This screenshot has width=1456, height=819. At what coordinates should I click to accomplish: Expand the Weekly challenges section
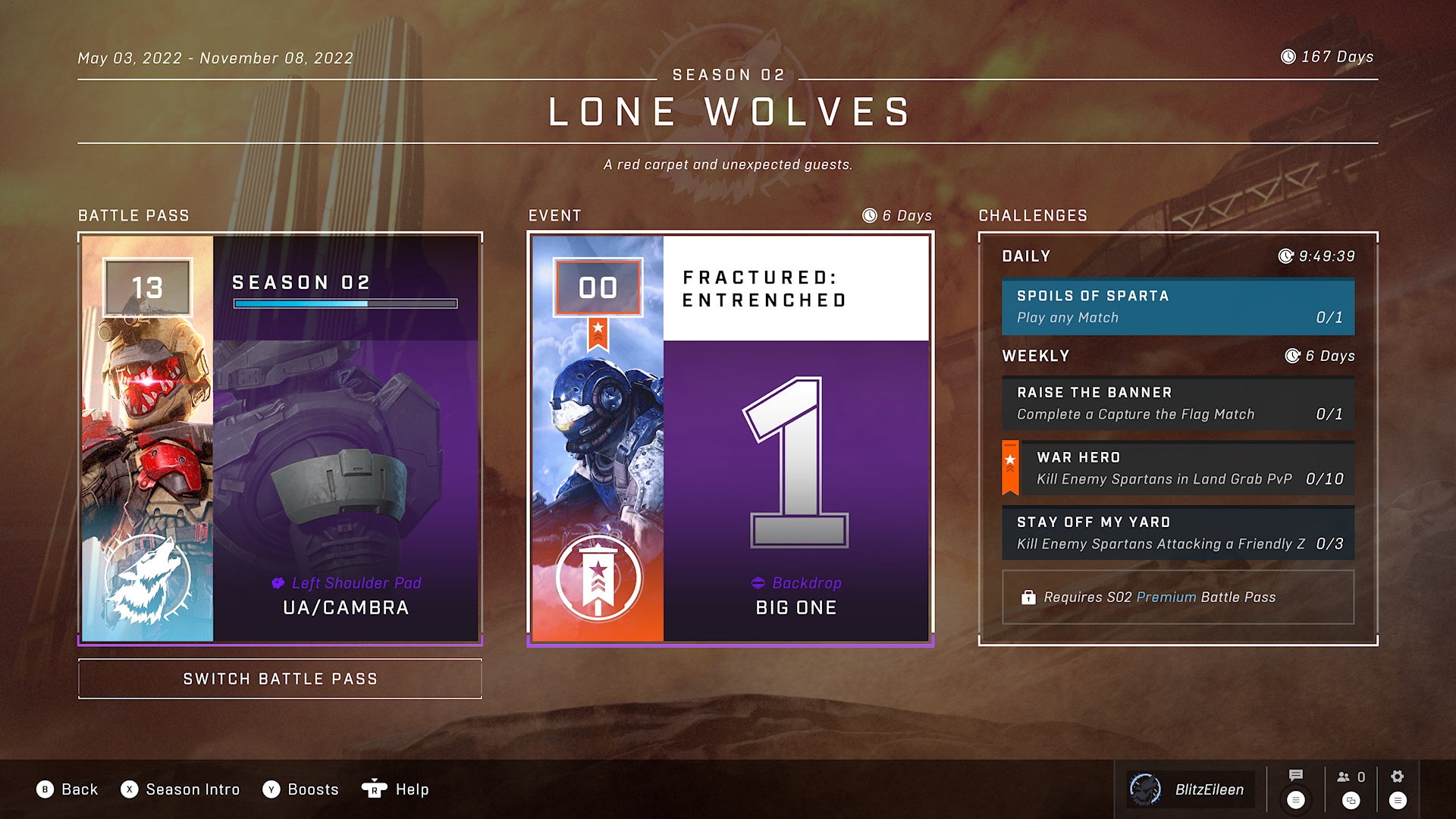pos(1036,355)
